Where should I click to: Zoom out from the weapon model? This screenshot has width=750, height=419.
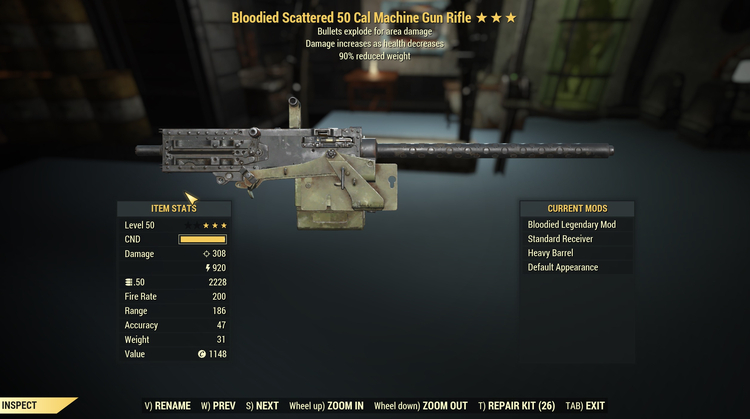pyautogui.click(x=419, y=407)
